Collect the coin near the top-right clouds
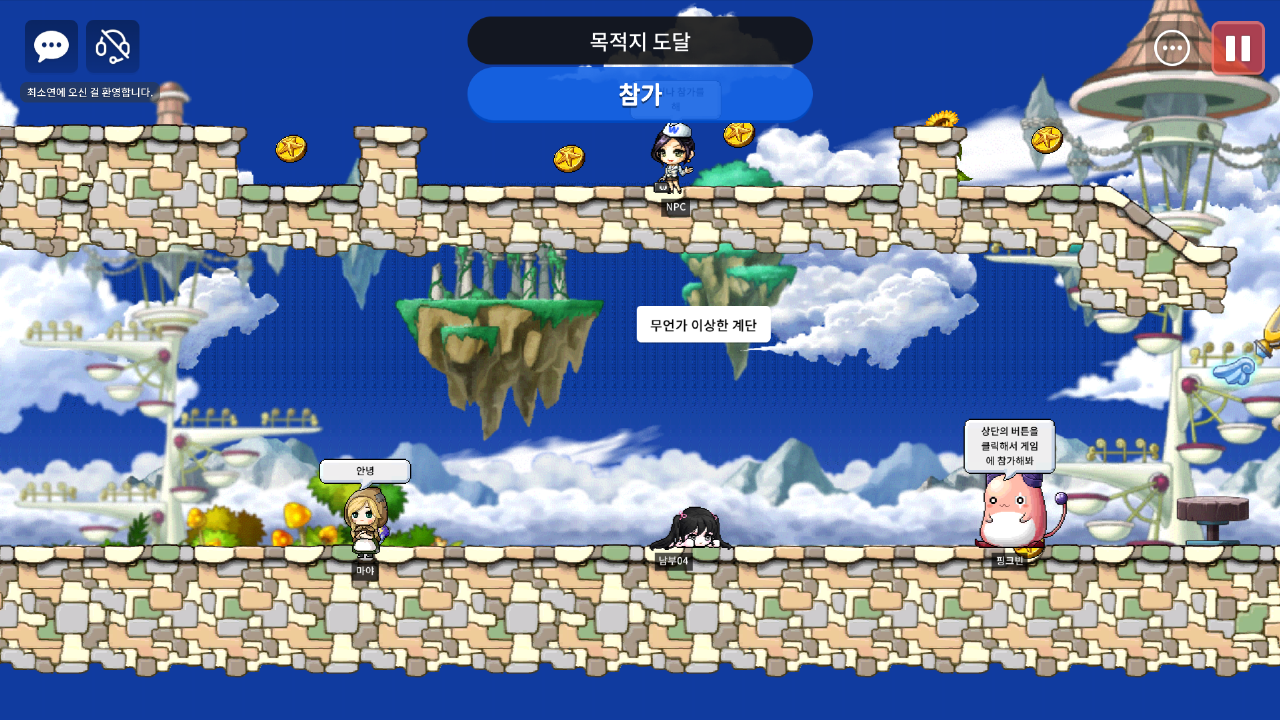This screenshot has height=720, width=1280. (x=1046, y=140)
